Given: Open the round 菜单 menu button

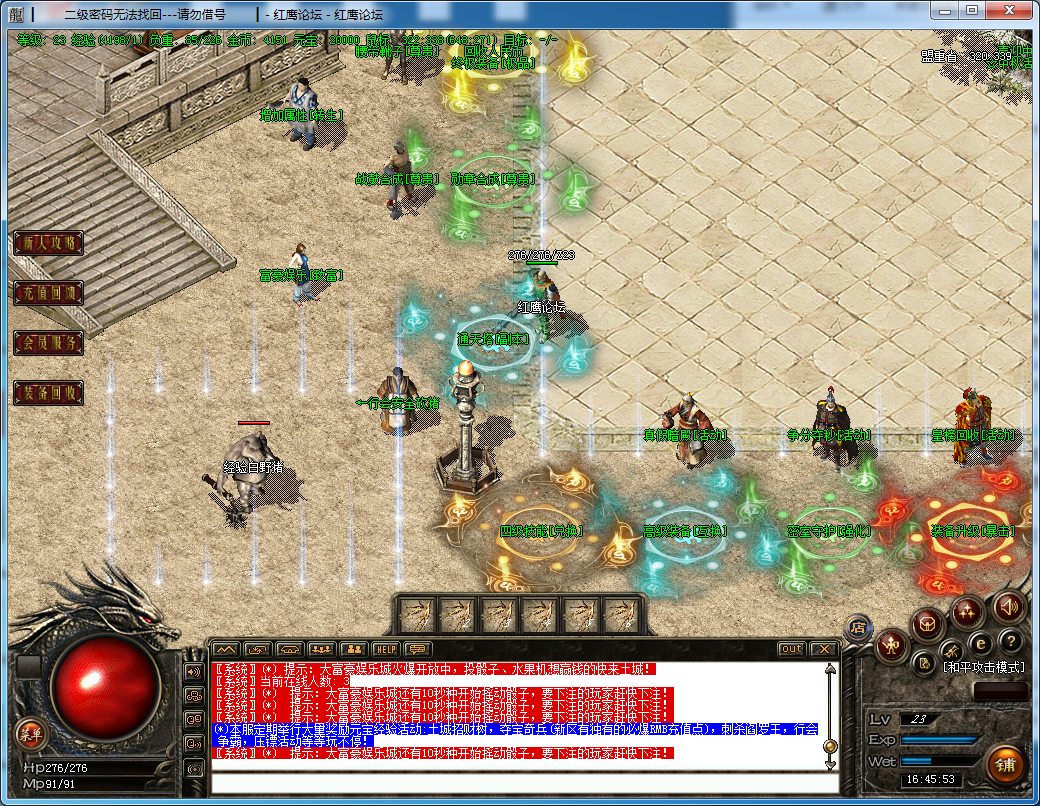Looking at the screenshot, I should (30, 735).
